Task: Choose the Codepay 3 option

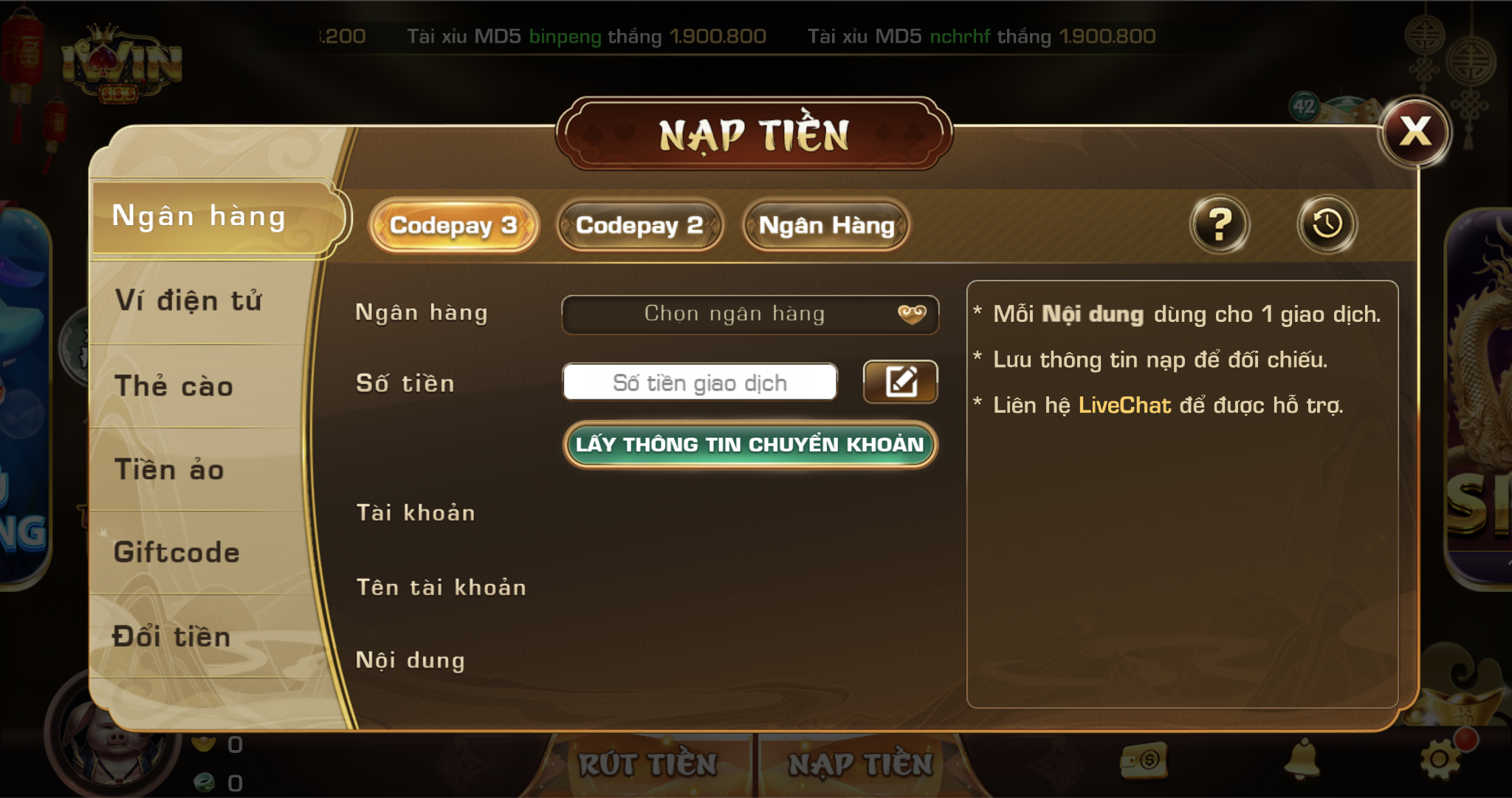Action: (x=453, y=225)
